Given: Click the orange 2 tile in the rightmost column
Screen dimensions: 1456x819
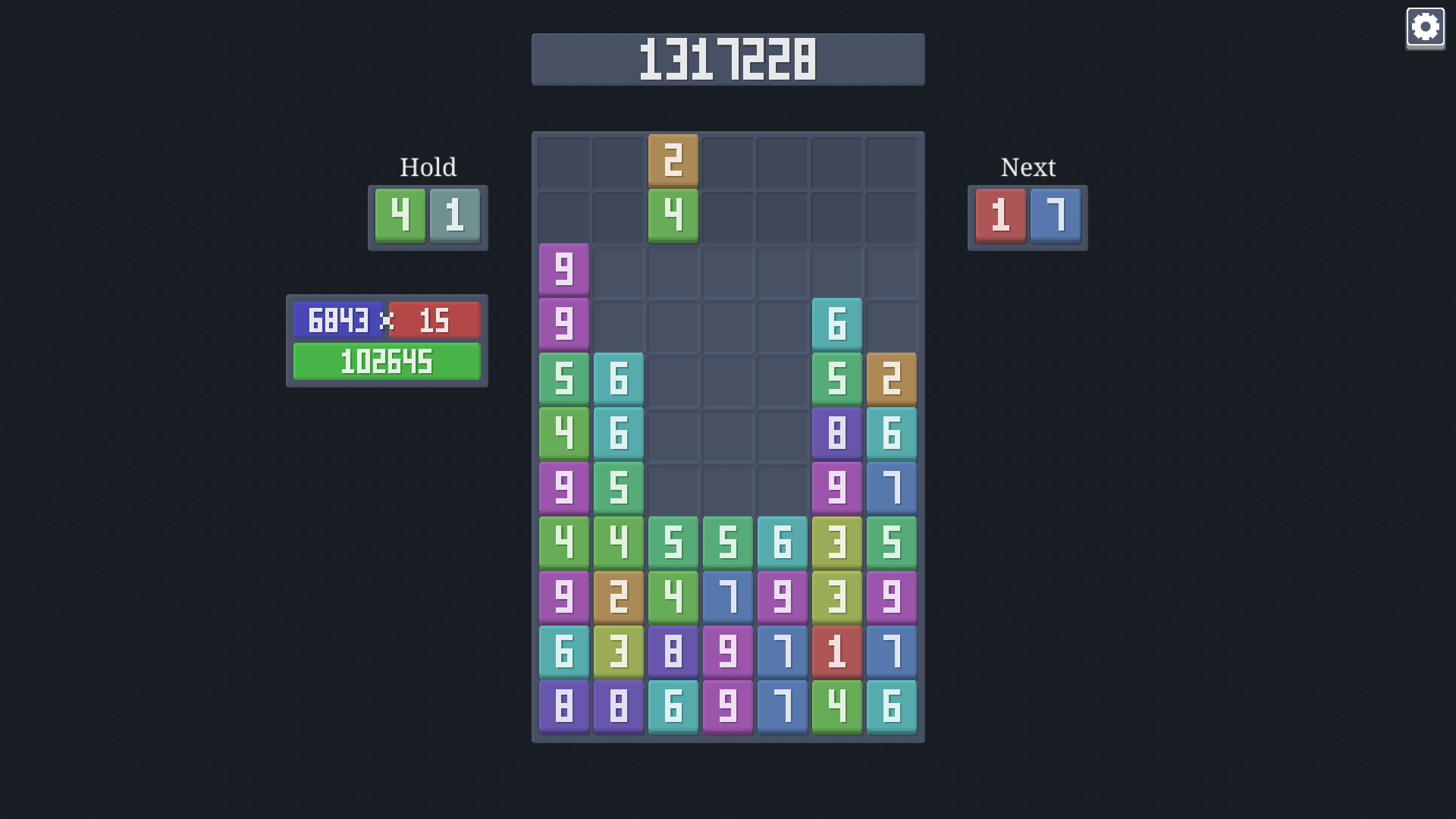Looking at the screenshot, I should pos(891,378).
